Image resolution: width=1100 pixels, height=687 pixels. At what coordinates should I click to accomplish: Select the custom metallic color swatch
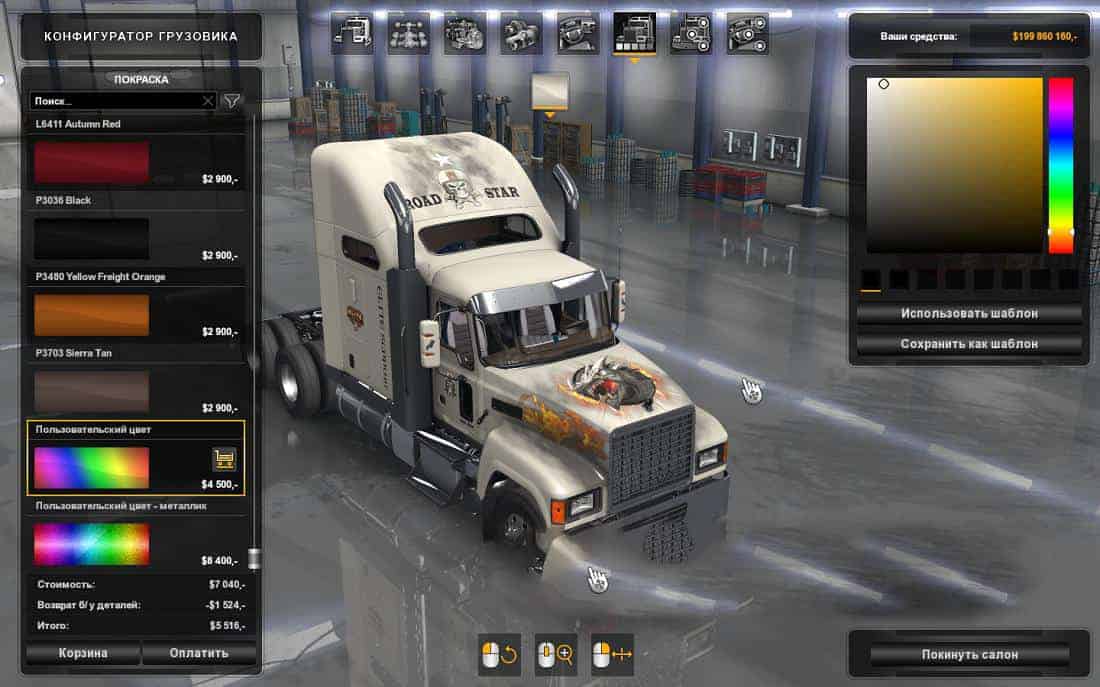(x=92, y=544)
